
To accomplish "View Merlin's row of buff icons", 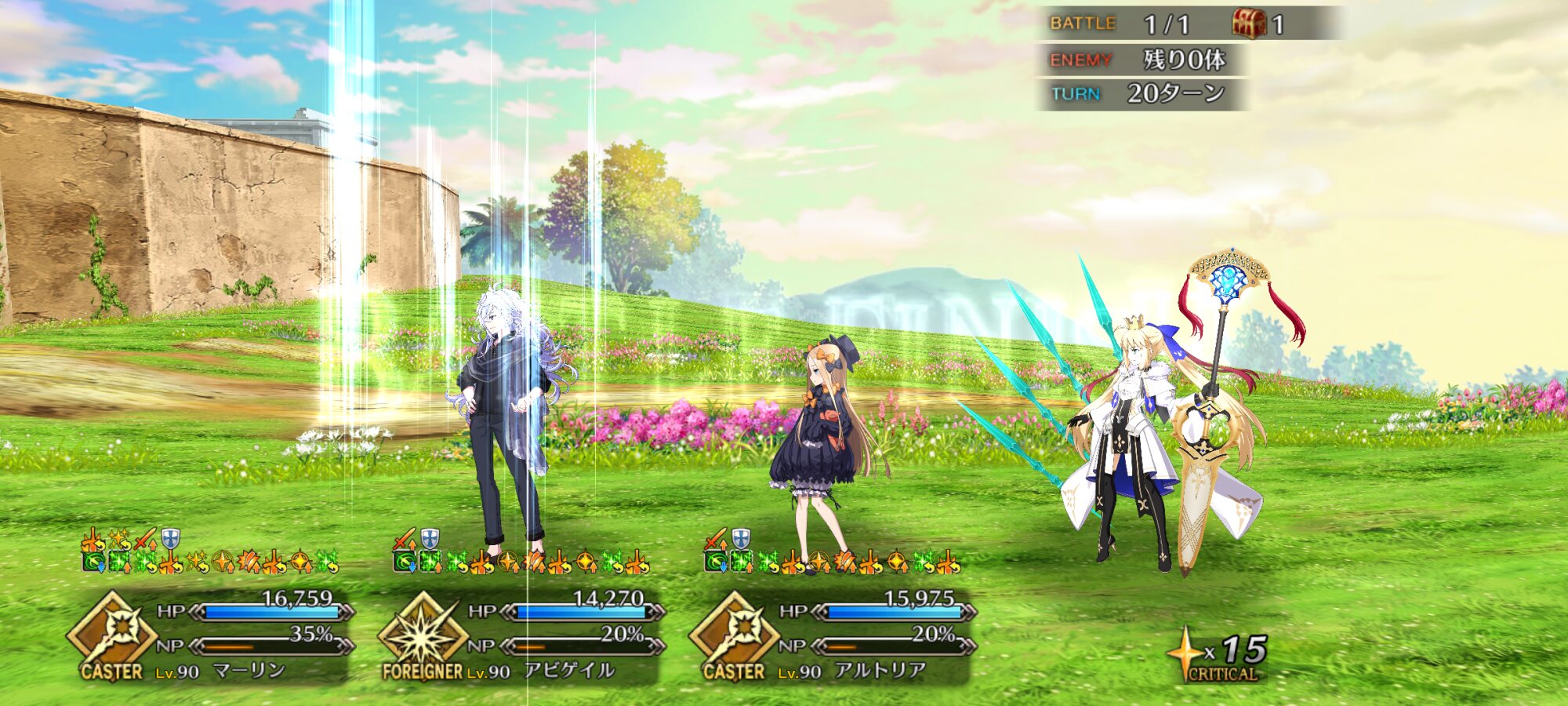I will (x=210, y=552).
